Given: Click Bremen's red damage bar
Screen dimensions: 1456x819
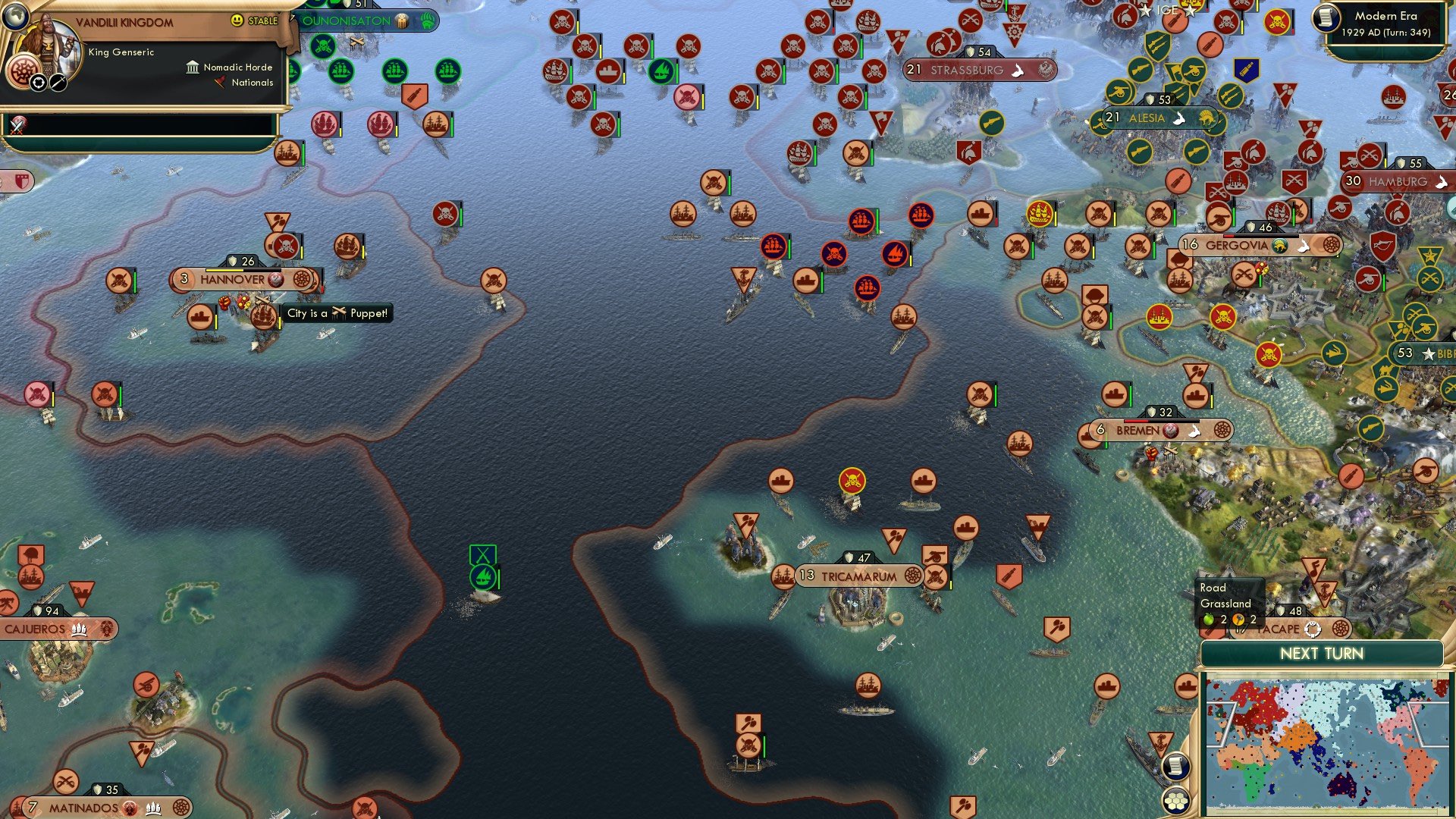Looking at the screenshot, I should click(1135, 421).
